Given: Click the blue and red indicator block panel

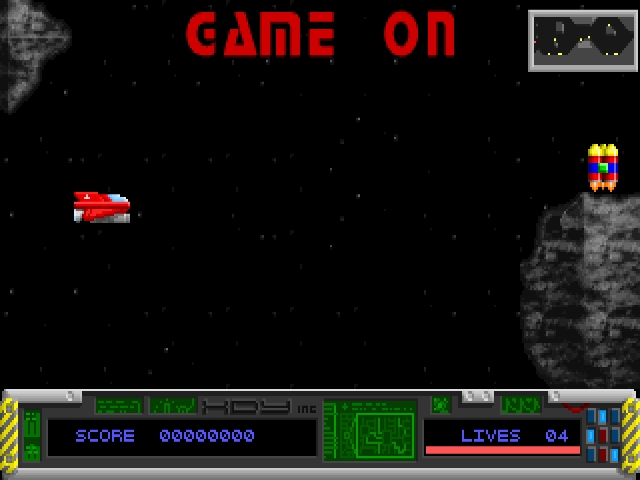Looking at the screenshot, I should coord(603,435).
